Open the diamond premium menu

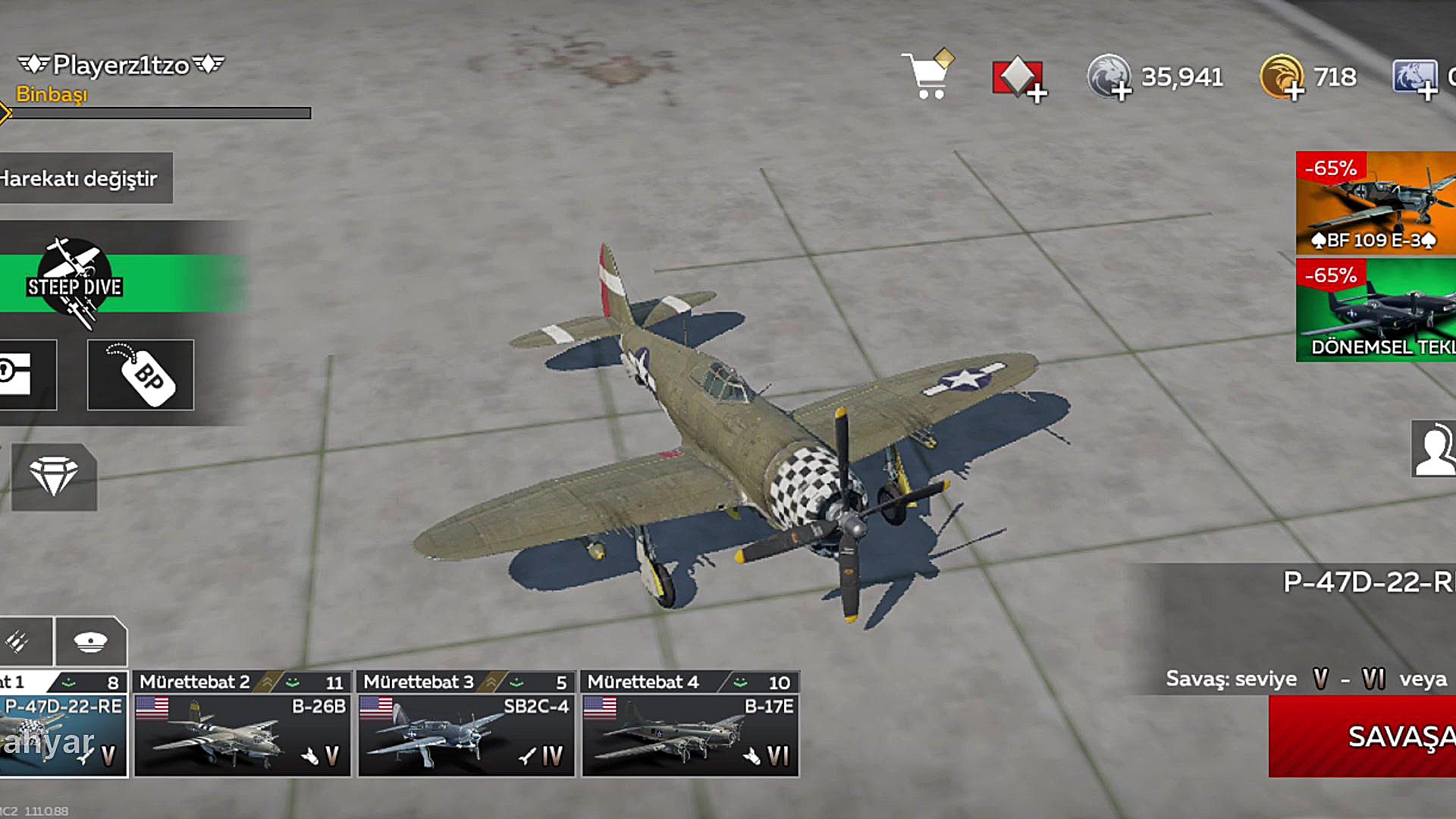point(54,477)
